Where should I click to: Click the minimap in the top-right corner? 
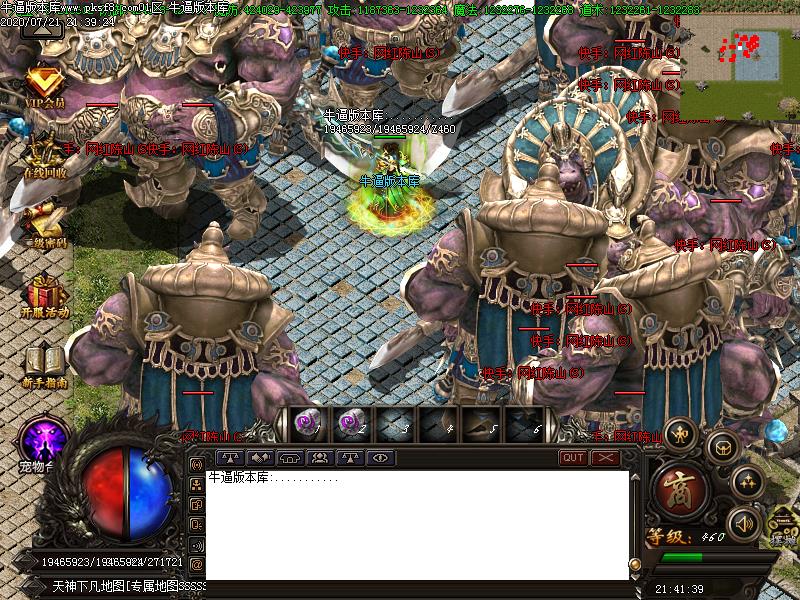[x=739, y=60]
